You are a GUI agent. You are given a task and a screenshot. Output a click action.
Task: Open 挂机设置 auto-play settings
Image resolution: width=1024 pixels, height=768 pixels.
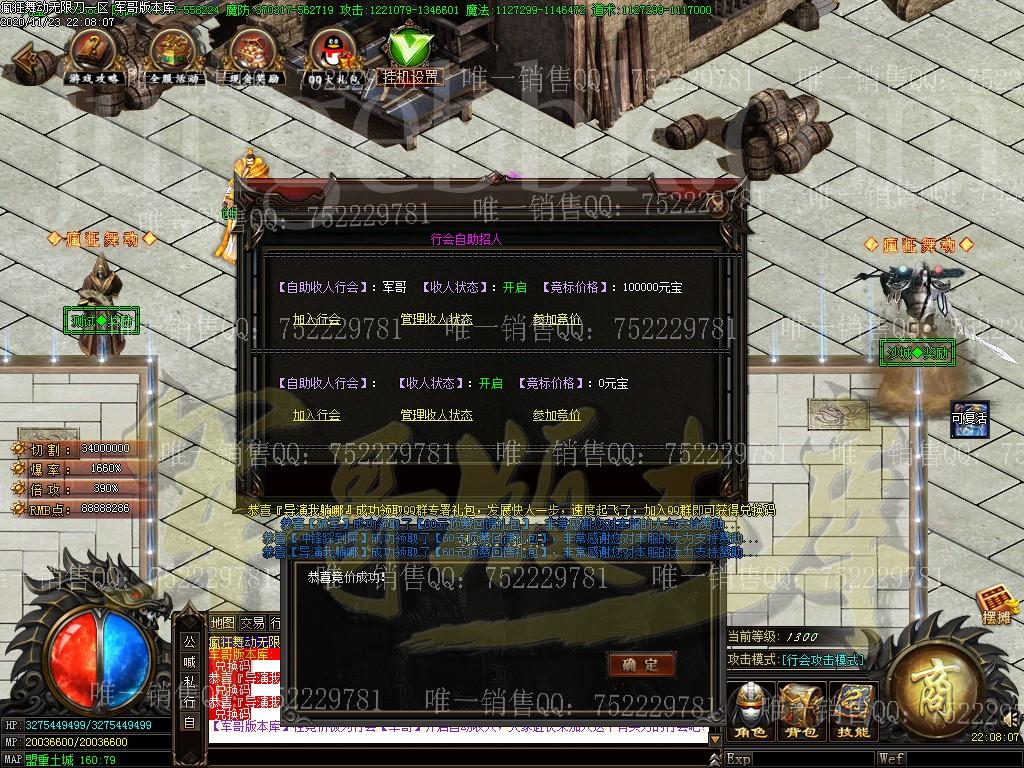(410, 55)
